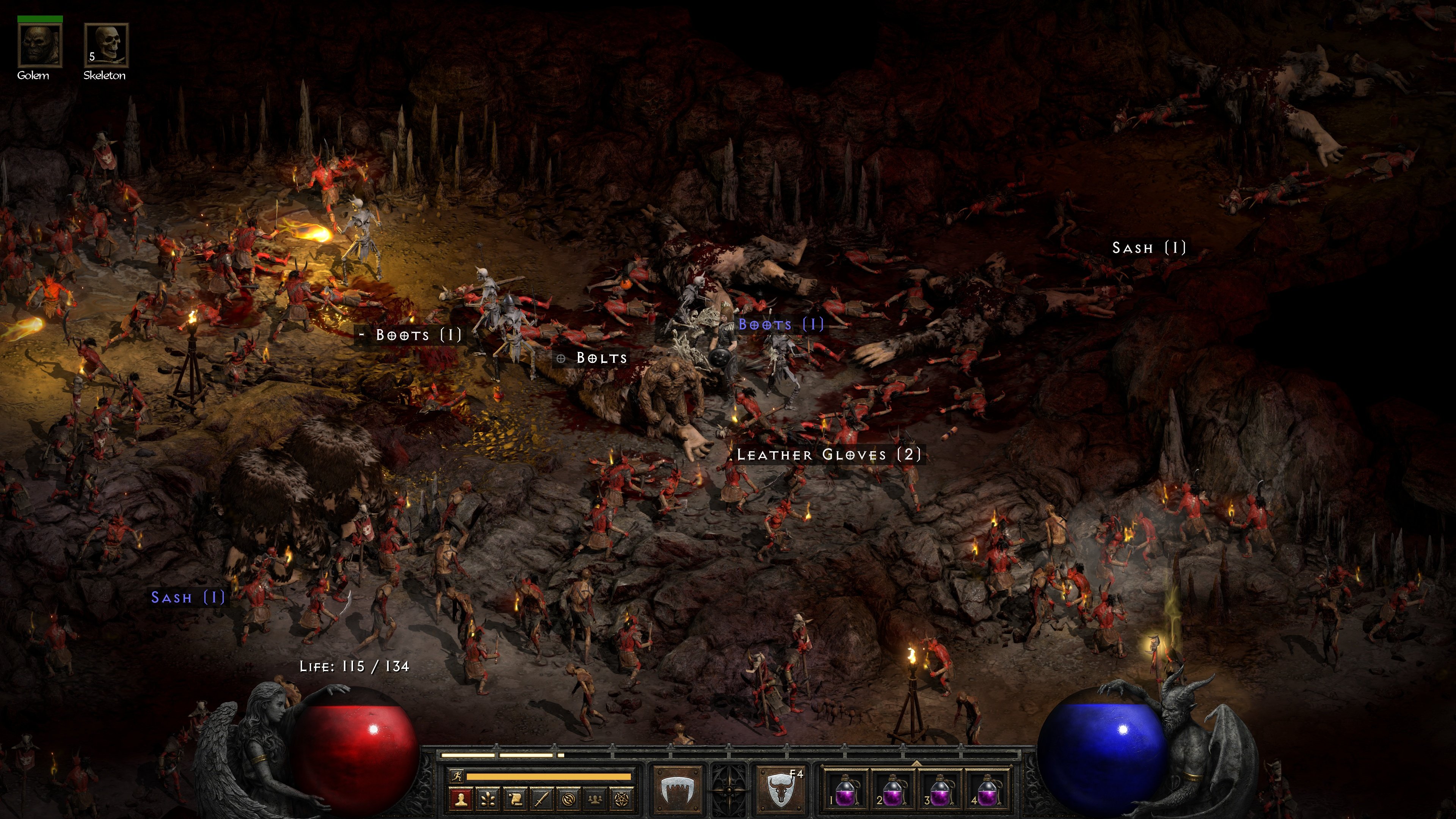The image size is (1456, 819).
Task: Pick up the Sash (1) near bottom left
Action: [x=188, y=598]
